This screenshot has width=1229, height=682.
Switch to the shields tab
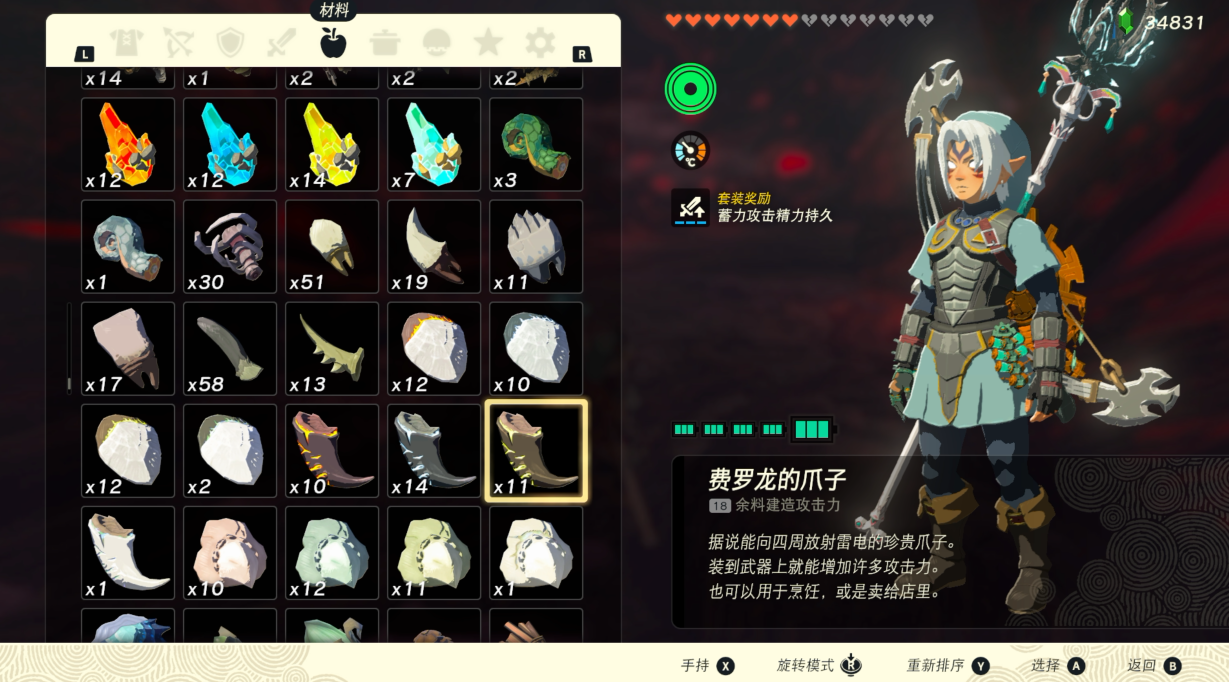(x=230, y=42)
